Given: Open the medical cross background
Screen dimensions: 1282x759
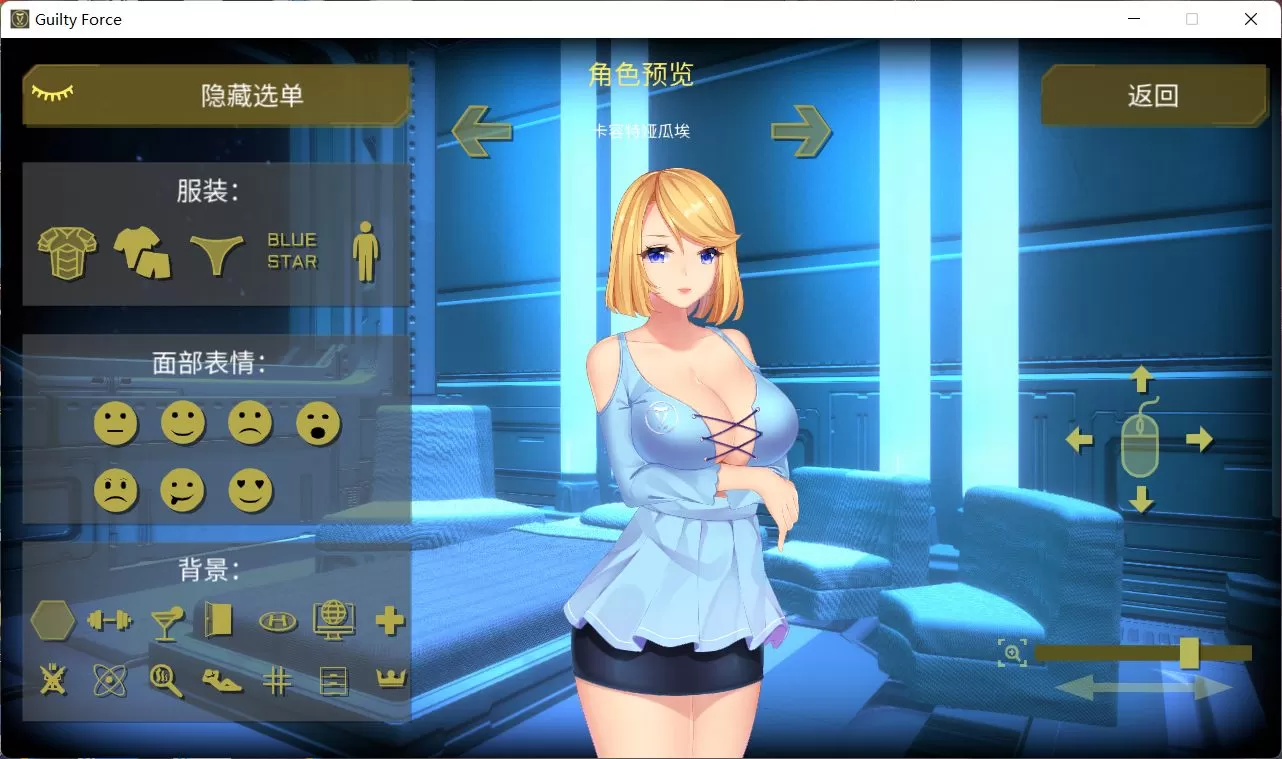Looking at the screenshot, I should tap(390, 620).
